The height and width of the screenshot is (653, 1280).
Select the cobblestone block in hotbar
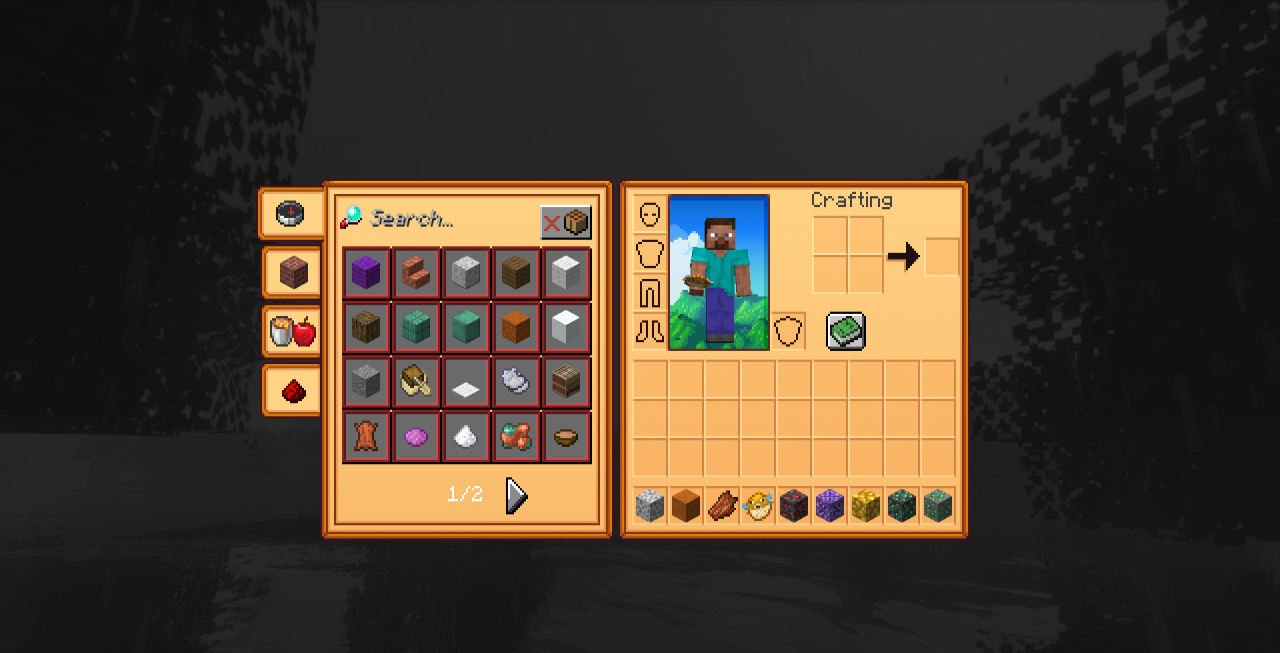pyautogui.click(x=650, y=506)
